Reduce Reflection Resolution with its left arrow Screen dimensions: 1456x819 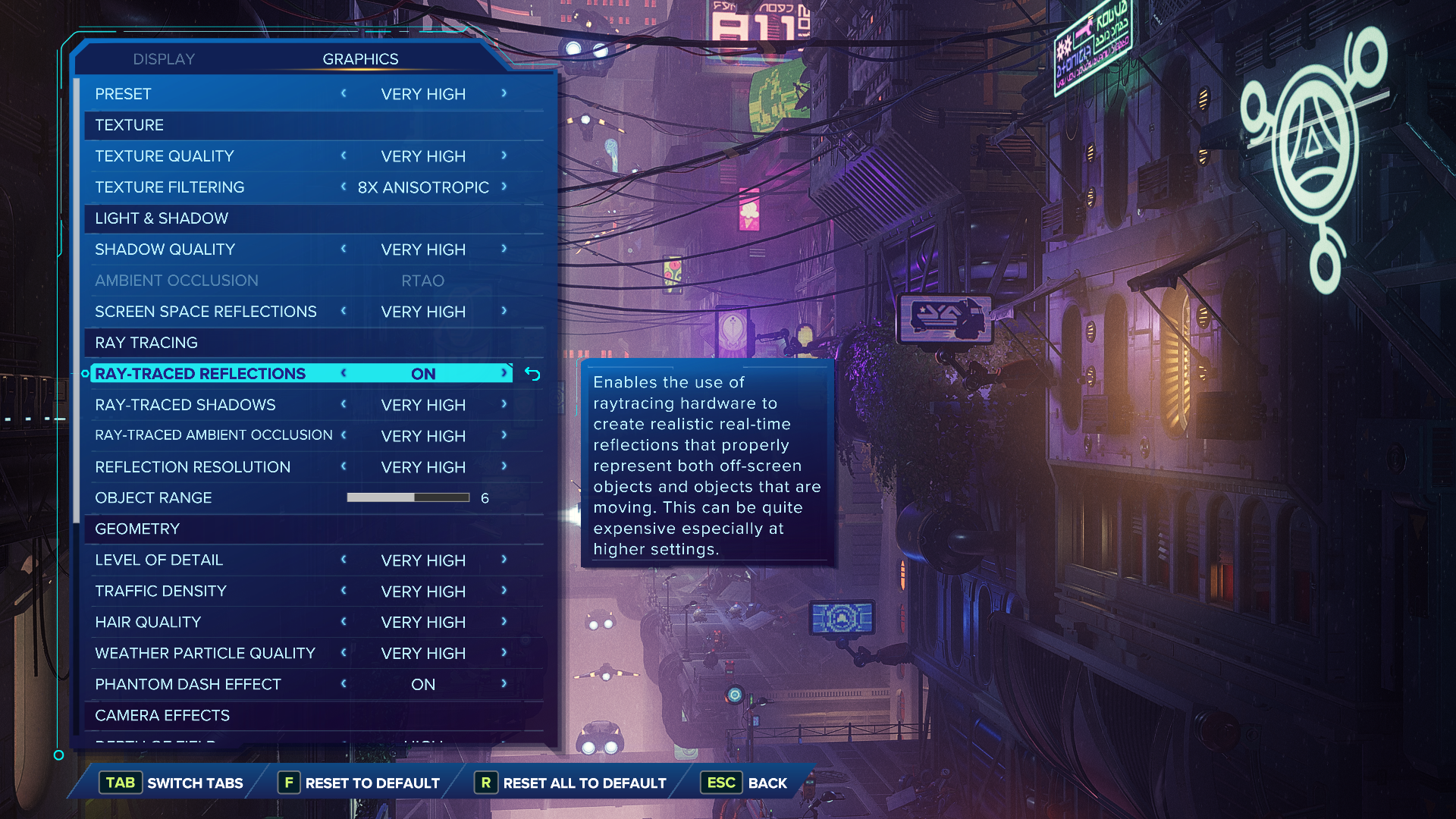(x=344, y=466)
